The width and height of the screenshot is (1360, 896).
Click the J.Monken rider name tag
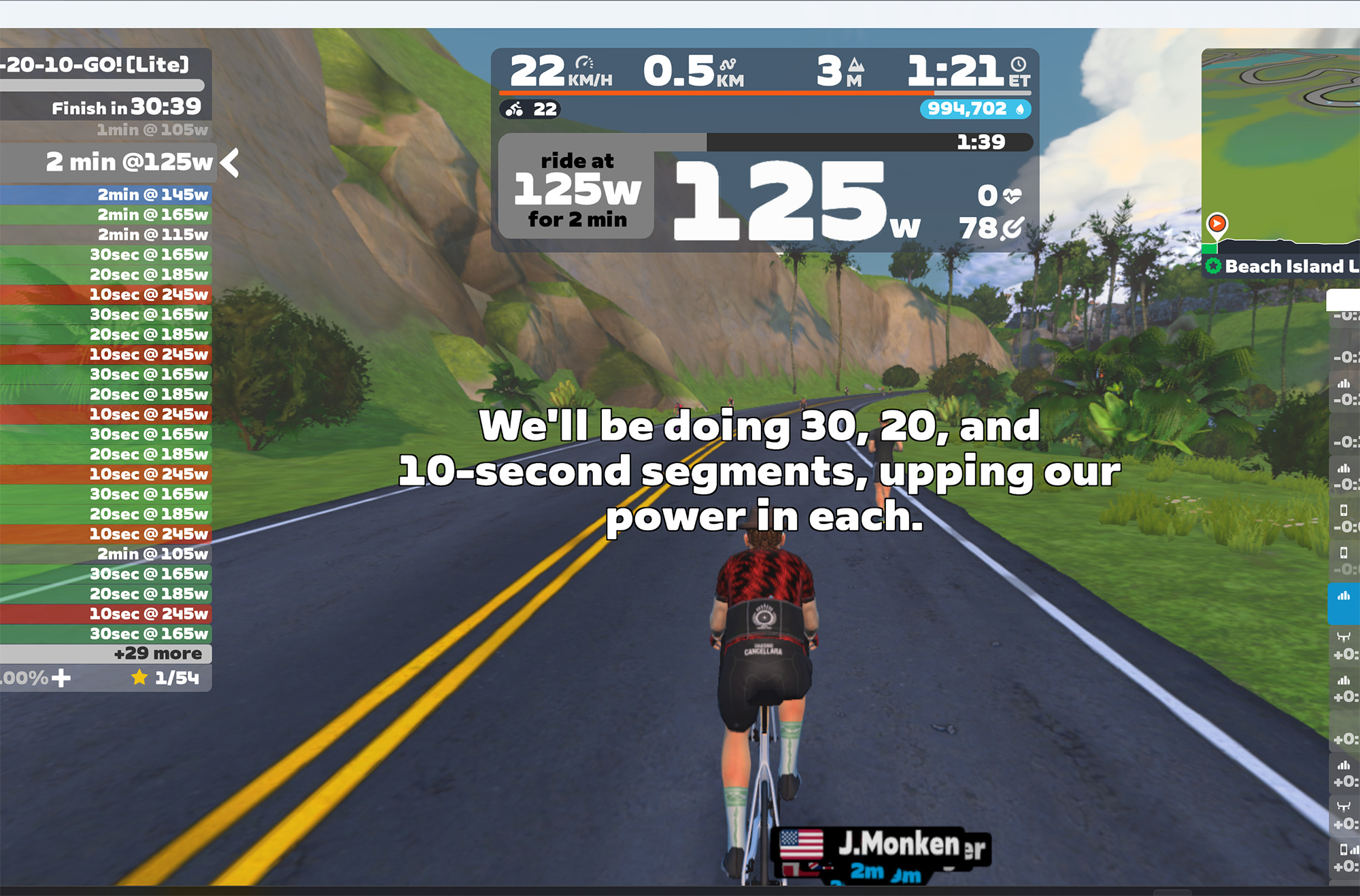898,845
